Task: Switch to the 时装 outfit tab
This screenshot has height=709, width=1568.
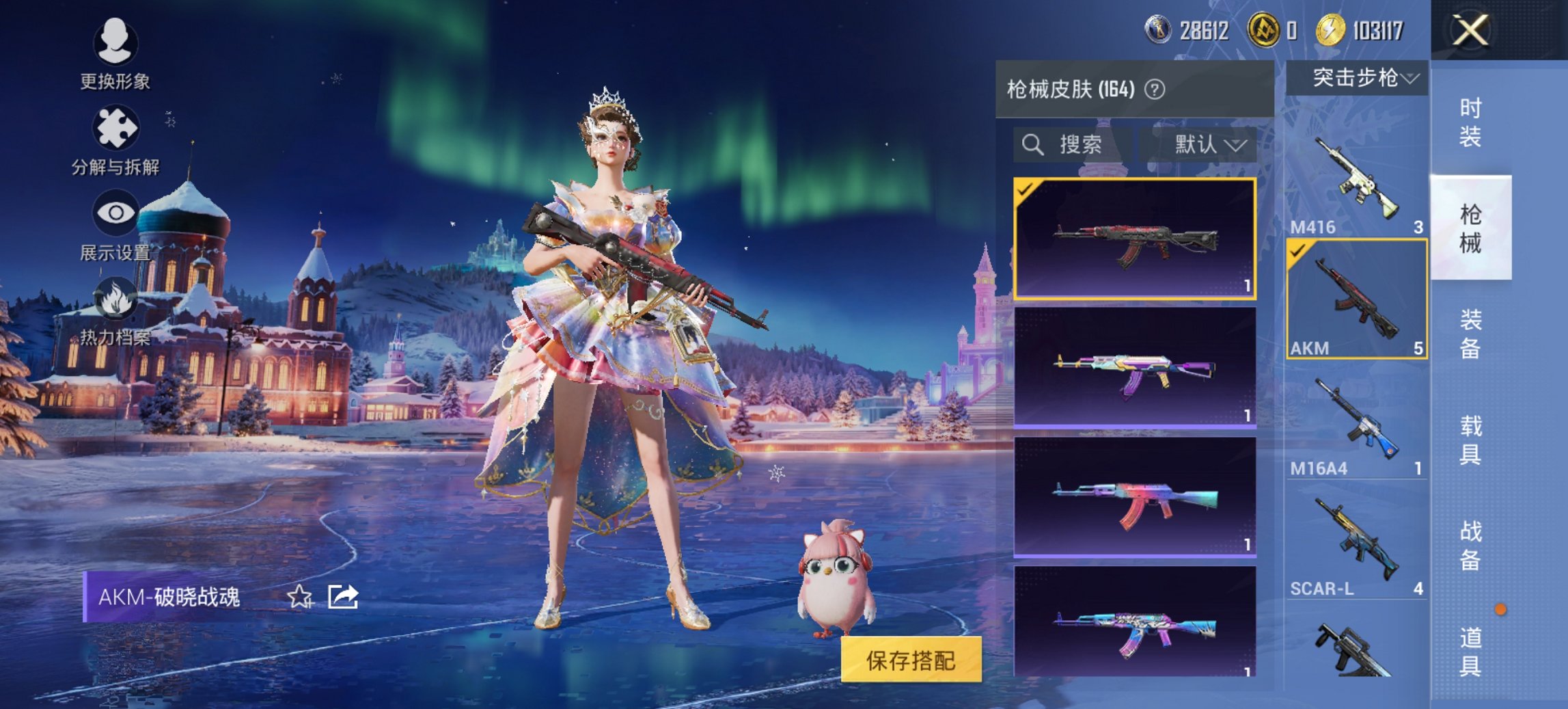Action: click(x=1472, y=123)
